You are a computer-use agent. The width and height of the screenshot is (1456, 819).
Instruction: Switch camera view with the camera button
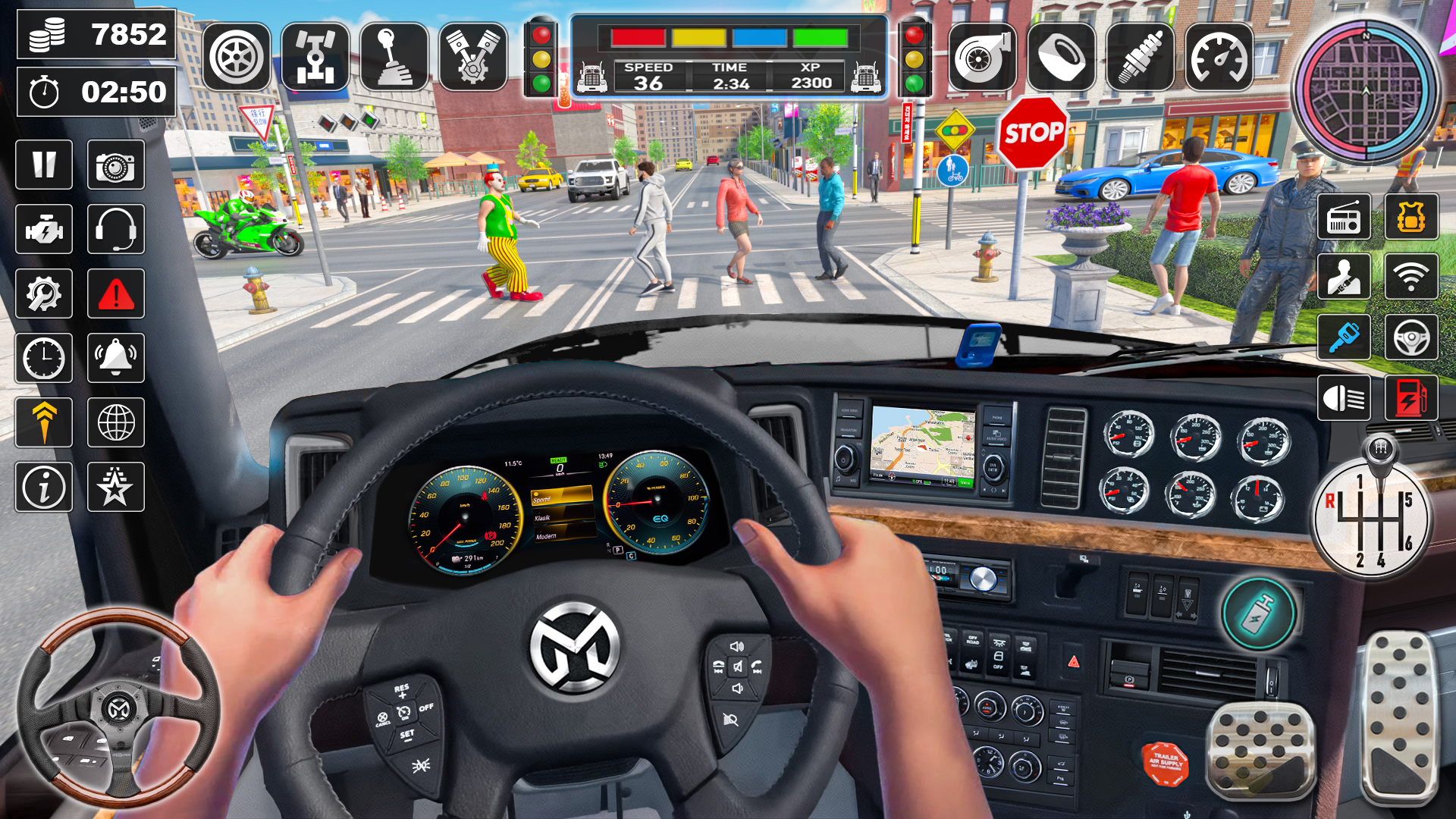115,165
